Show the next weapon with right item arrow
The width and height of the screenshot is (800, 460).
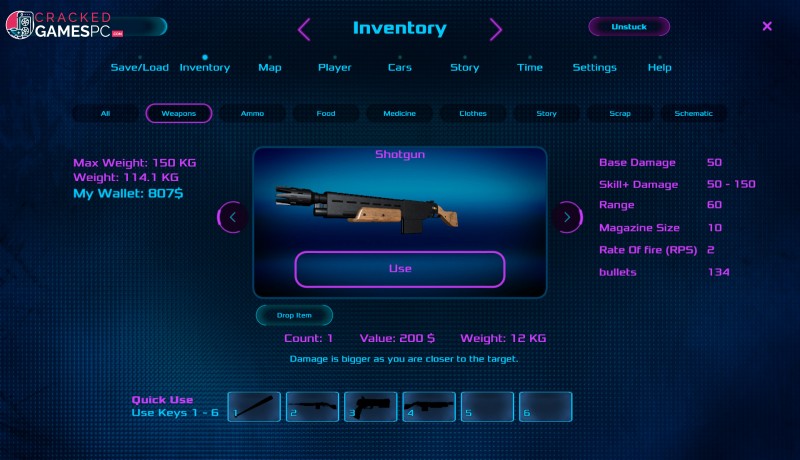click(567, 216)
